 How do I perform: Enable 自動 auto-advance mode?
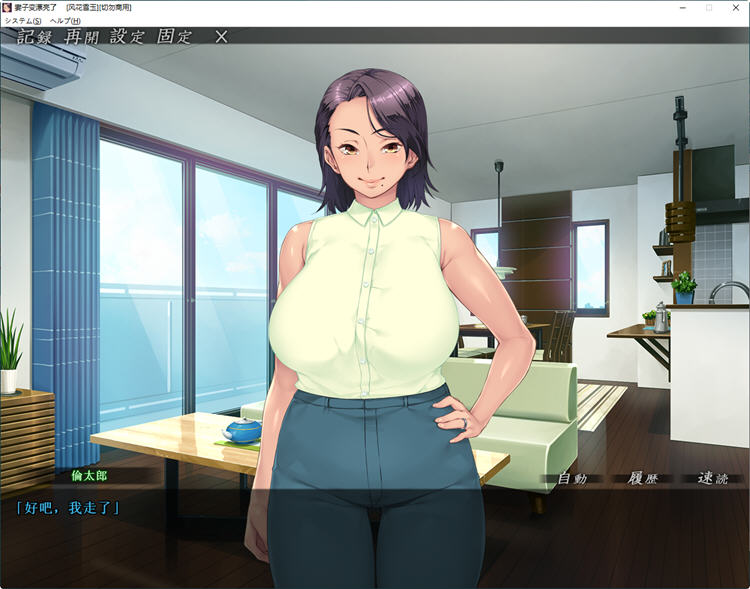coord(572,478)
